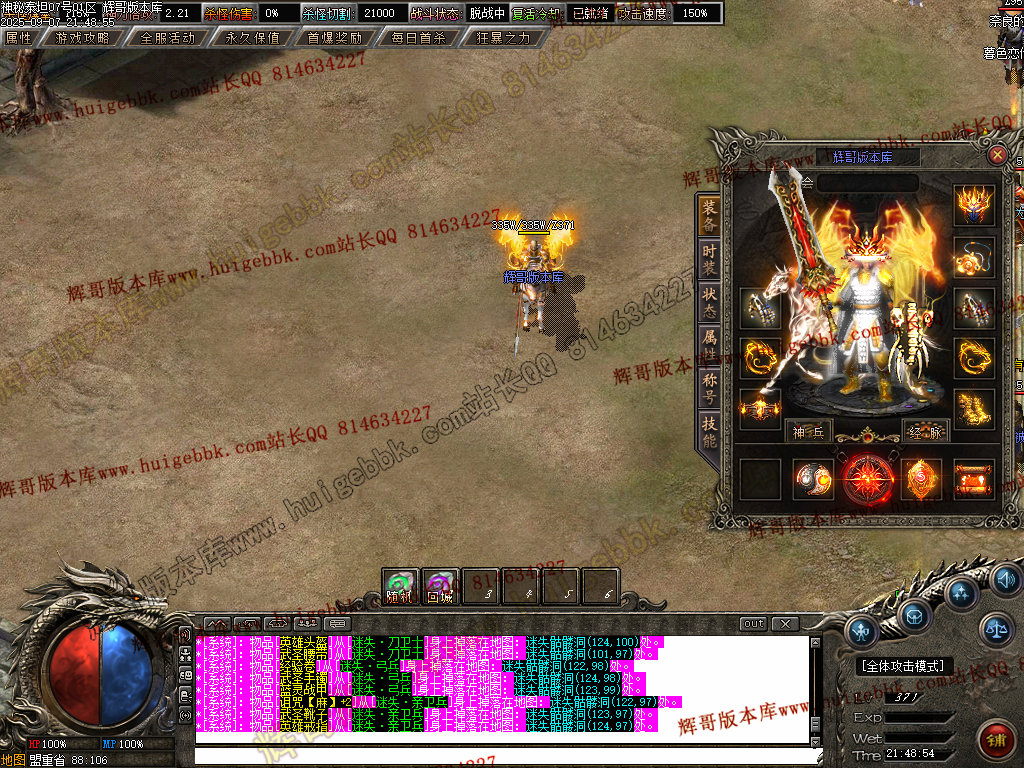Use the 随机 random teleport hotbar item
This screenshot has height=768, width=1024.
400,588
